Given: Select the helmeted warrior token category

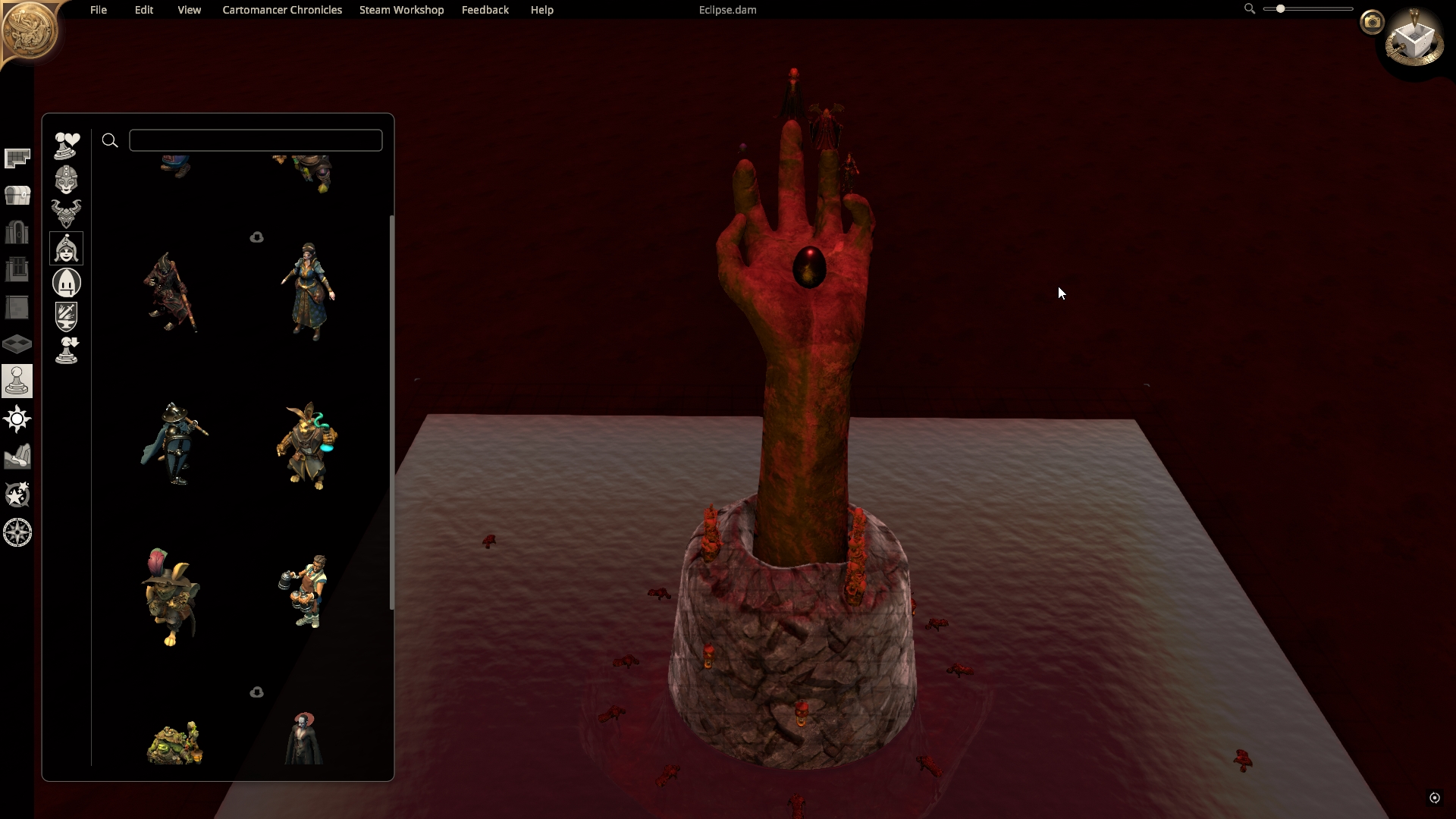Looking at the screenshot, I should pos(67,180).
